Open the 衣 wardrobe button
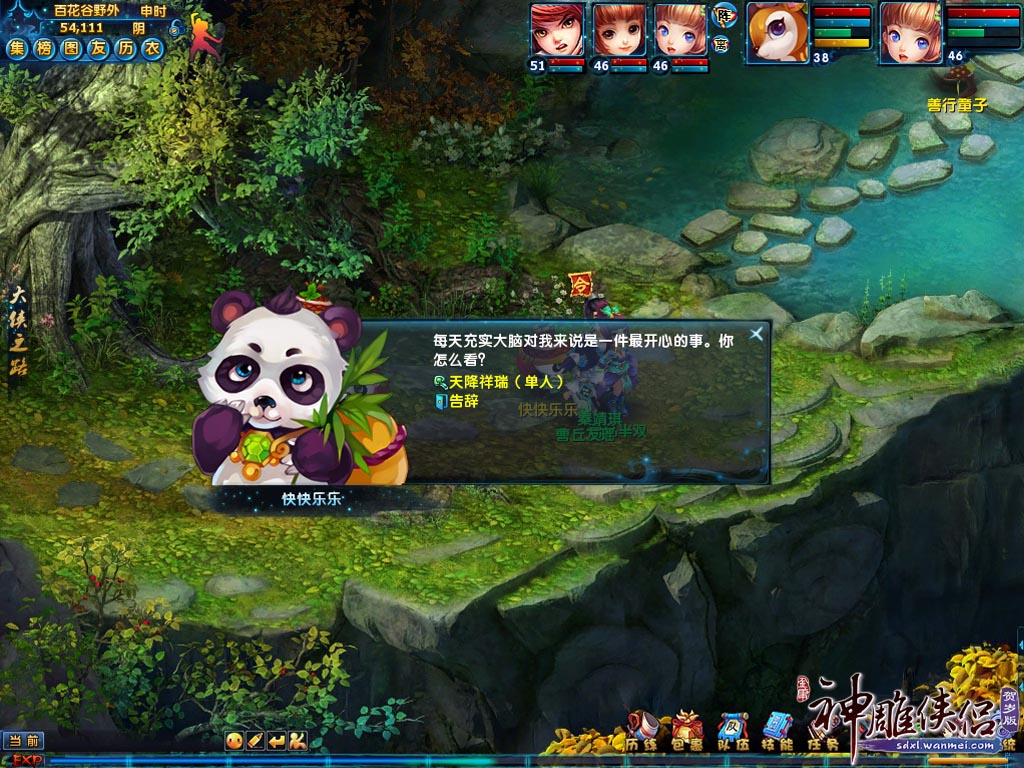Viewport: 1024px width, 768px height. click(151, 48)
